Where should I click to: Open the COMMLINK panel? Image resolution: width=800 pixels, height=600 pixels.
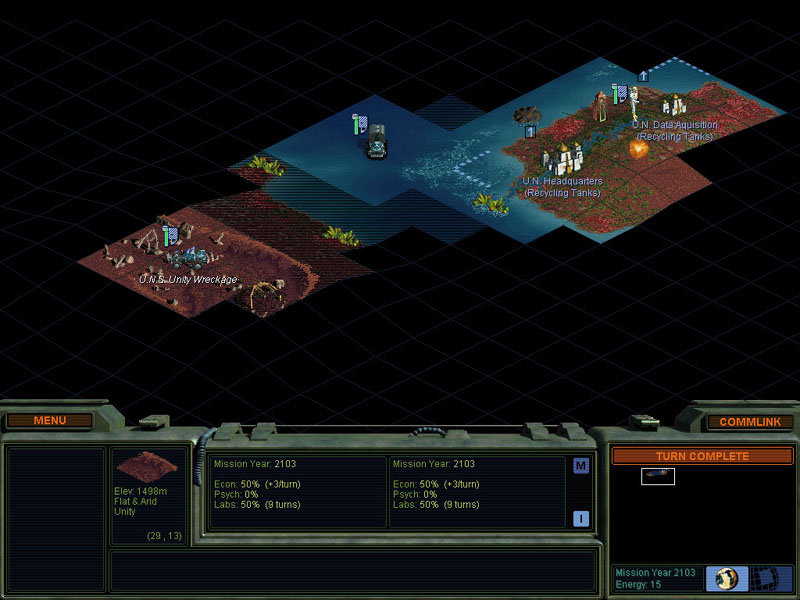[749, 422]
